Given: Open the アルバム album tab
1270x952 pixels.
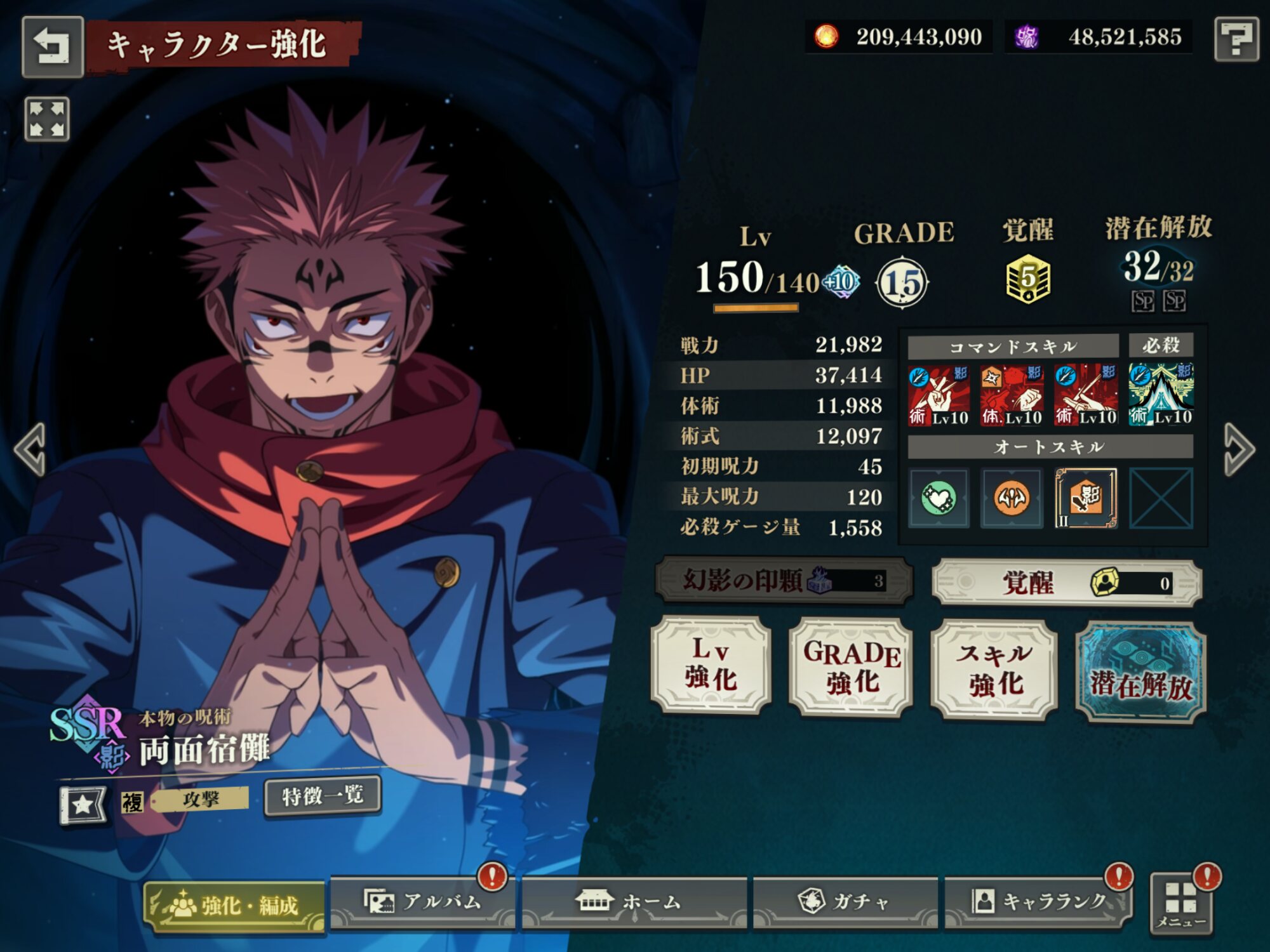Looking at the screenshot, I should pos(423,902).
